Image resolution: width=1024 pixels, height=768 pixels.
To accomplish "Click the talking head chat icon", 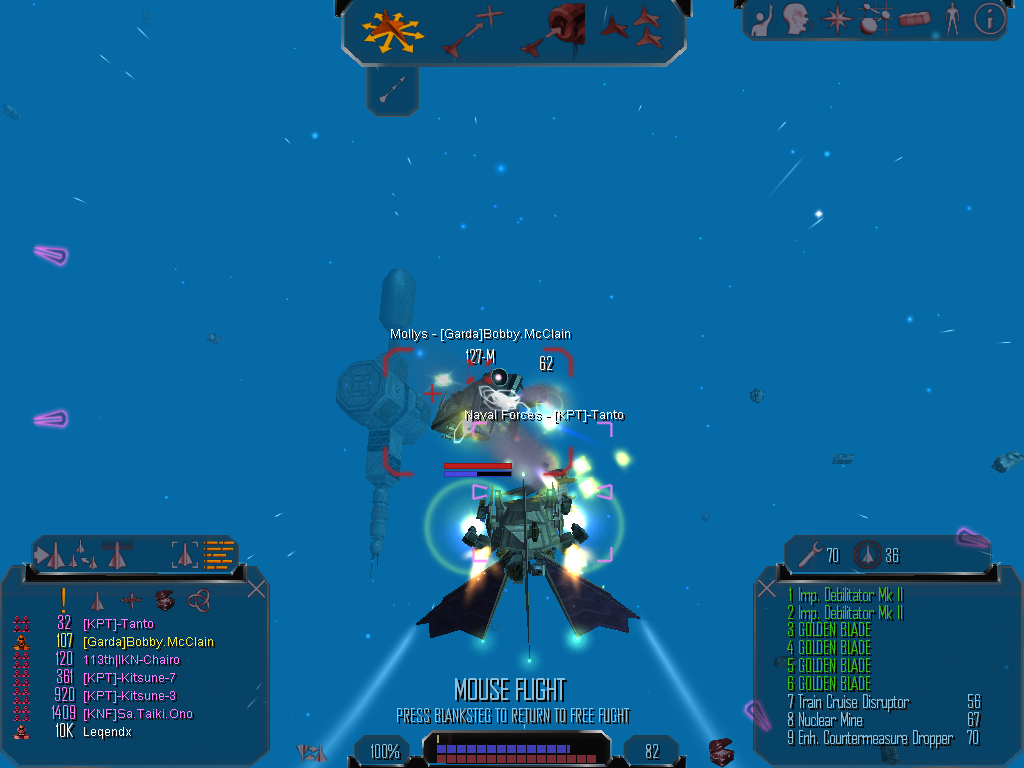I will point(796,18).
